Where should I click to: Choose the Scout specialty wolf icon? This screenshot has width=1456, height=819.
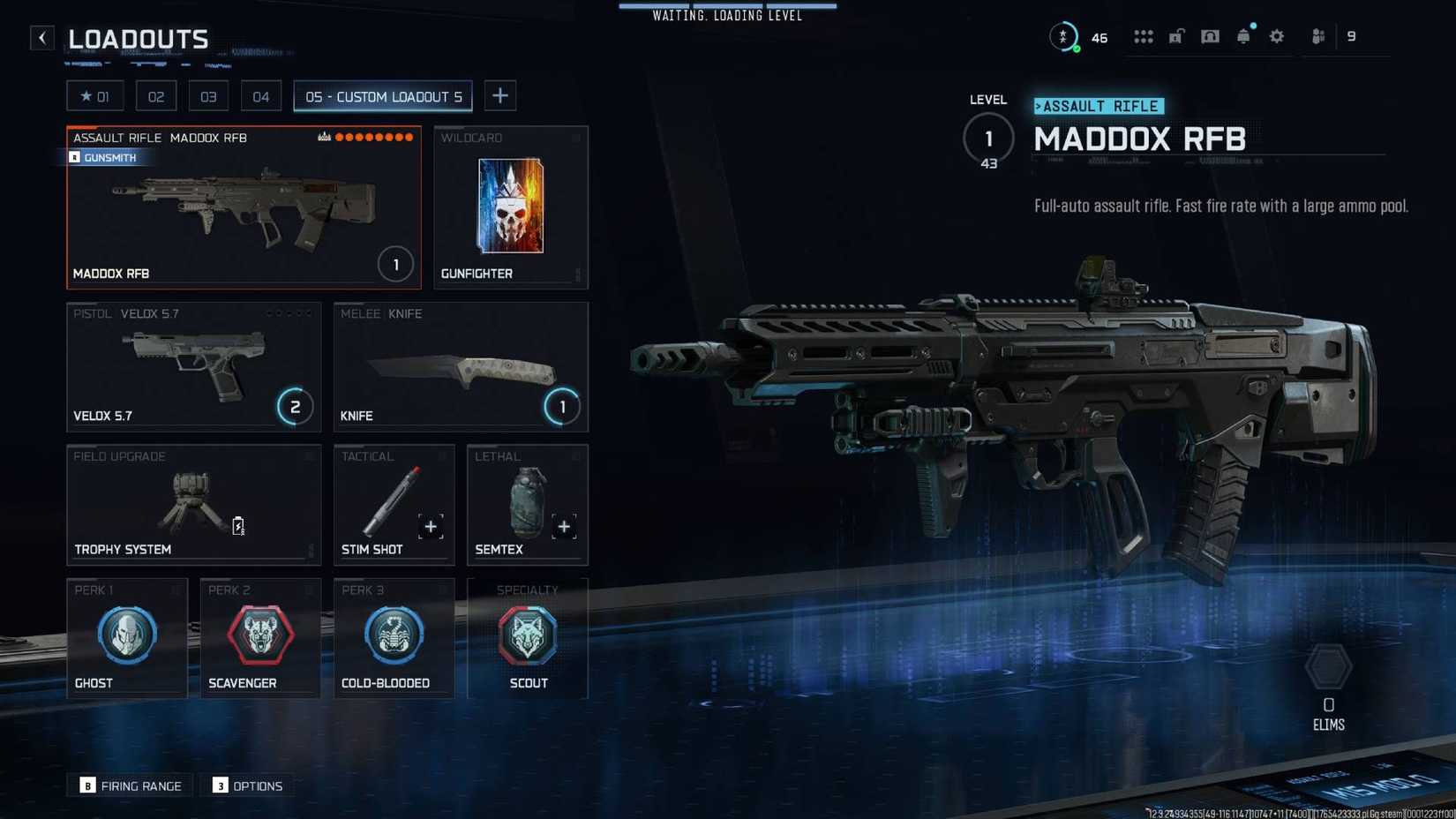[x=527, y=634]
